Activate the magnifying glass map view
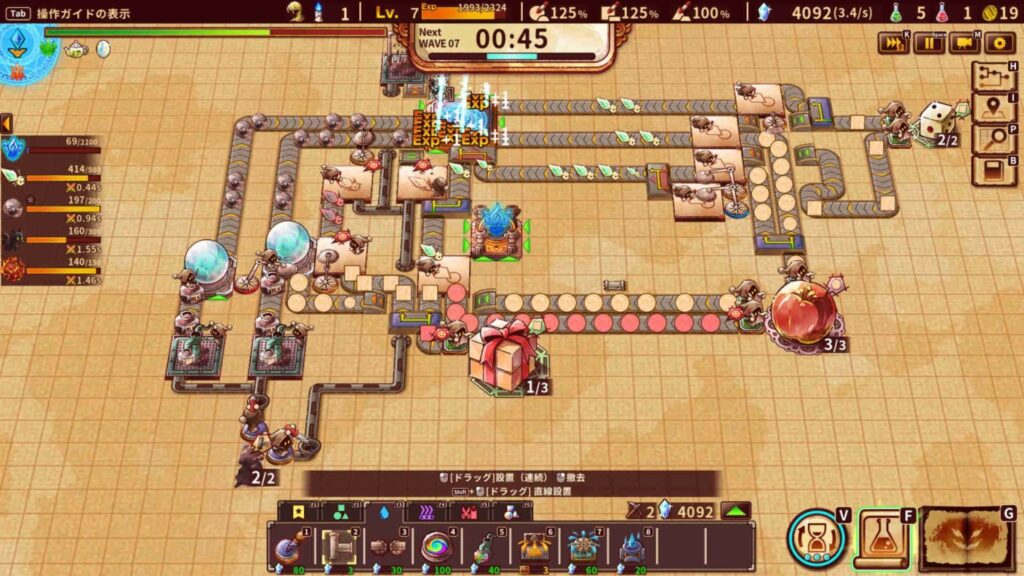Screen dimensions: 1024x576 click(x=991, y=140)
